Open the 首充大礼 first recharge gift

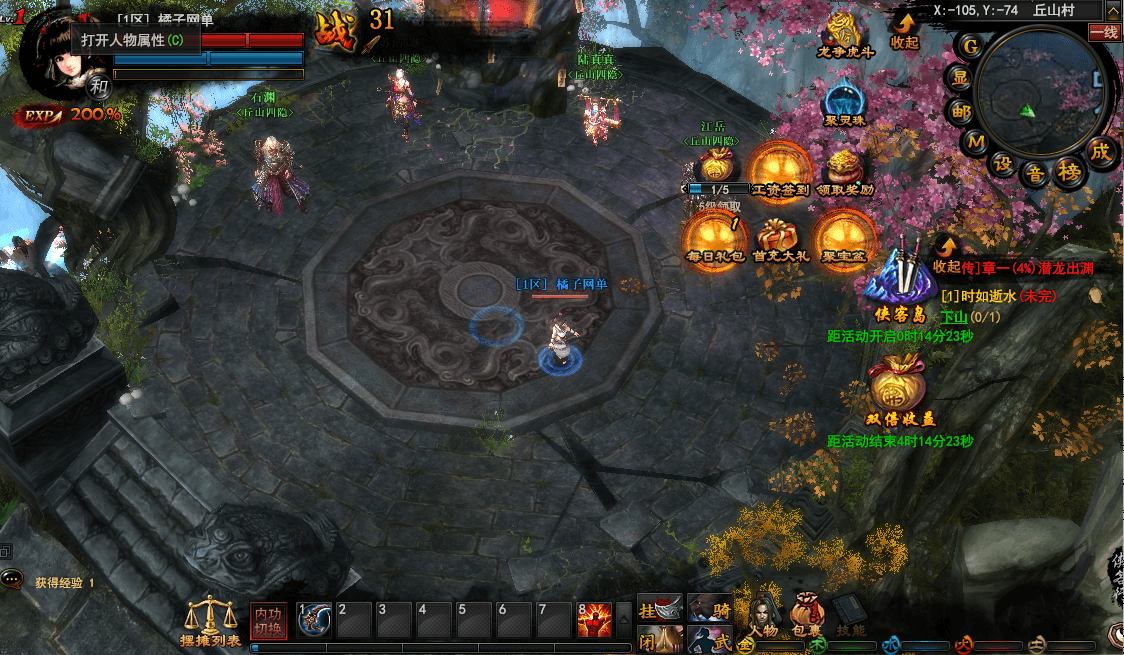[780, 238]
